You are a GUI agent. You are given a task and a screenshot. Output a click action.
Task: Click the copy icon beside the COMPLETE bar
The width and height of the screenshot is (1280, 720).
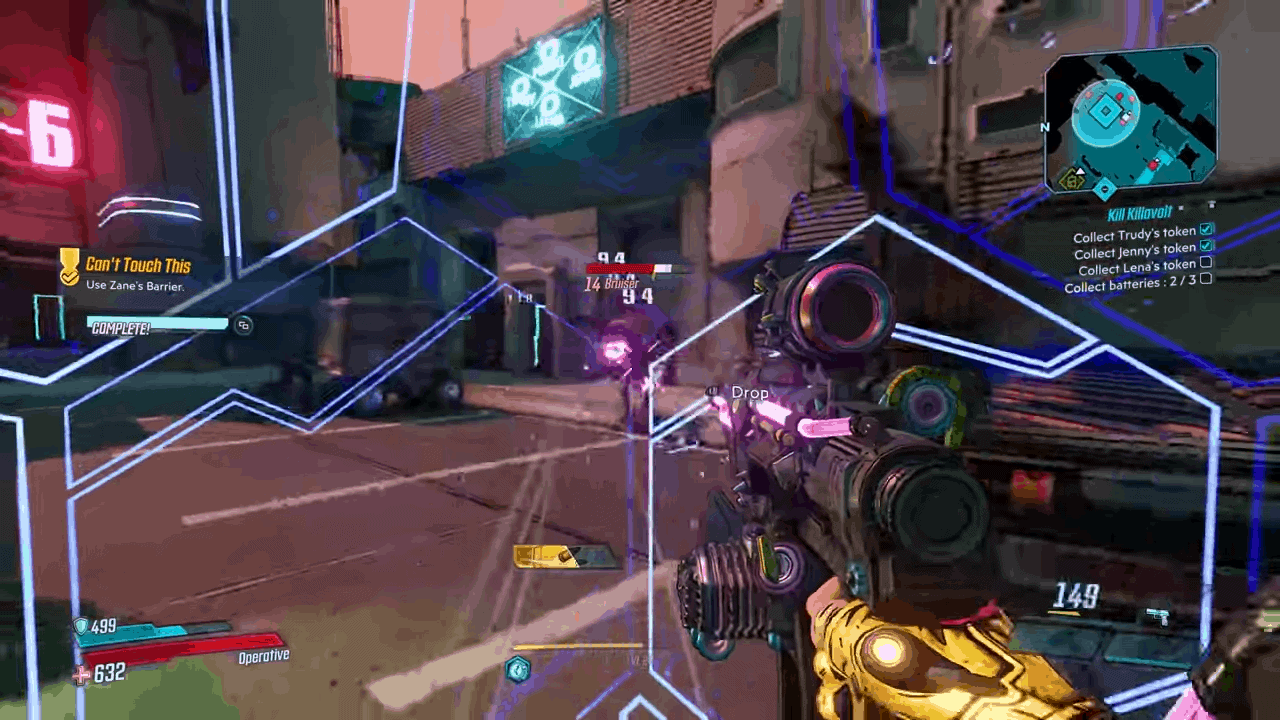(x=243, y=326)
